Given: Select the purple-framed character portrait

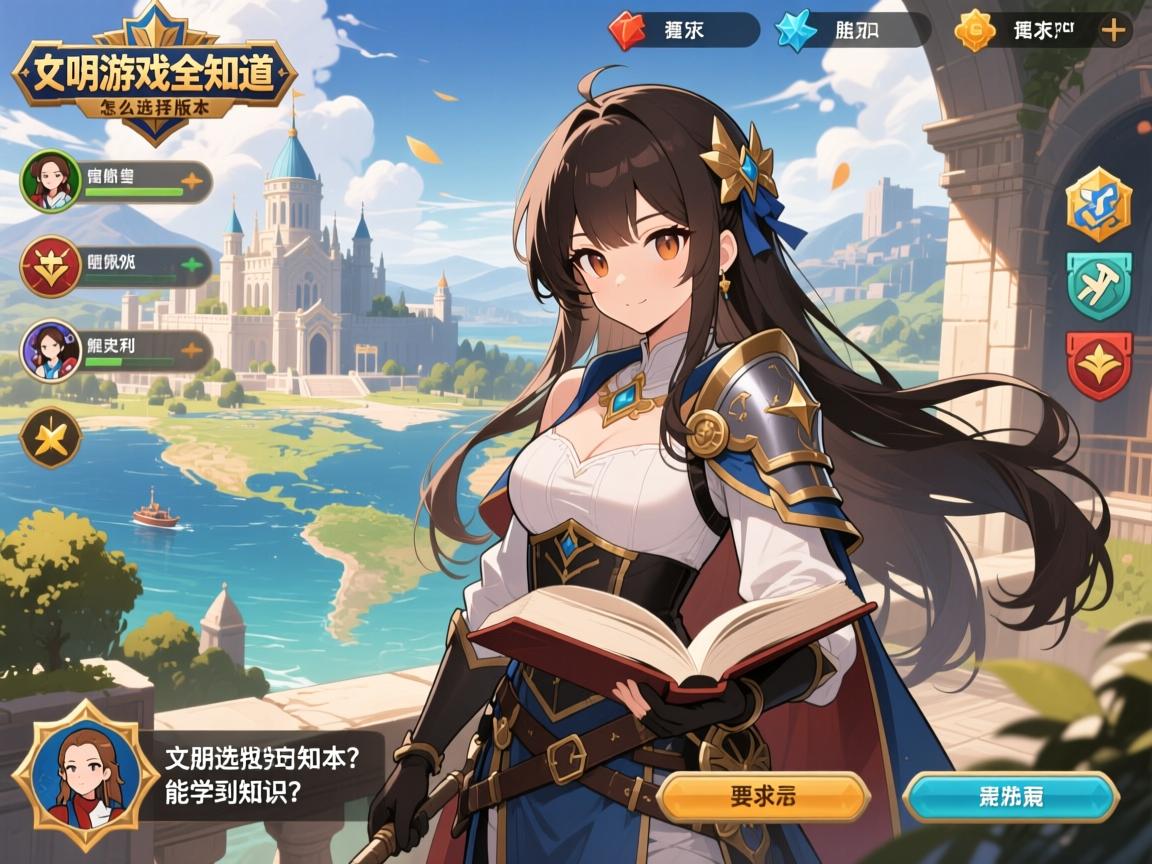Looking at the screenshot, I should point(50,352).
